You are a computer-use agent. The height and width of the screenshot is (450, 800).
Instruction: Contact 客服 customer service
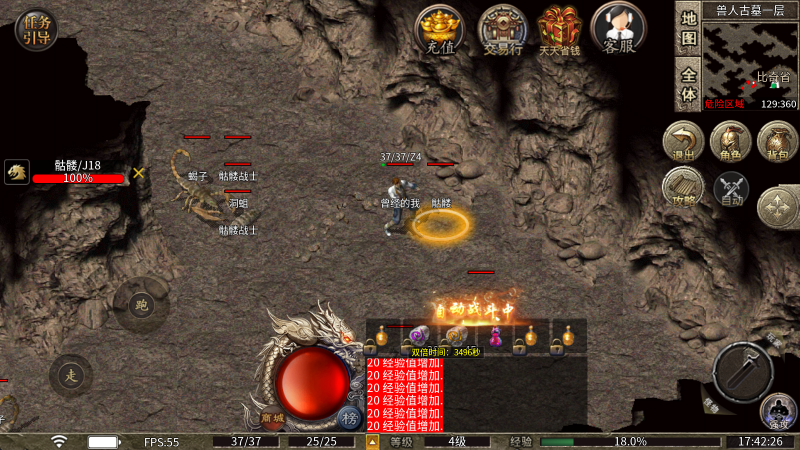click(x=620, y=27)
